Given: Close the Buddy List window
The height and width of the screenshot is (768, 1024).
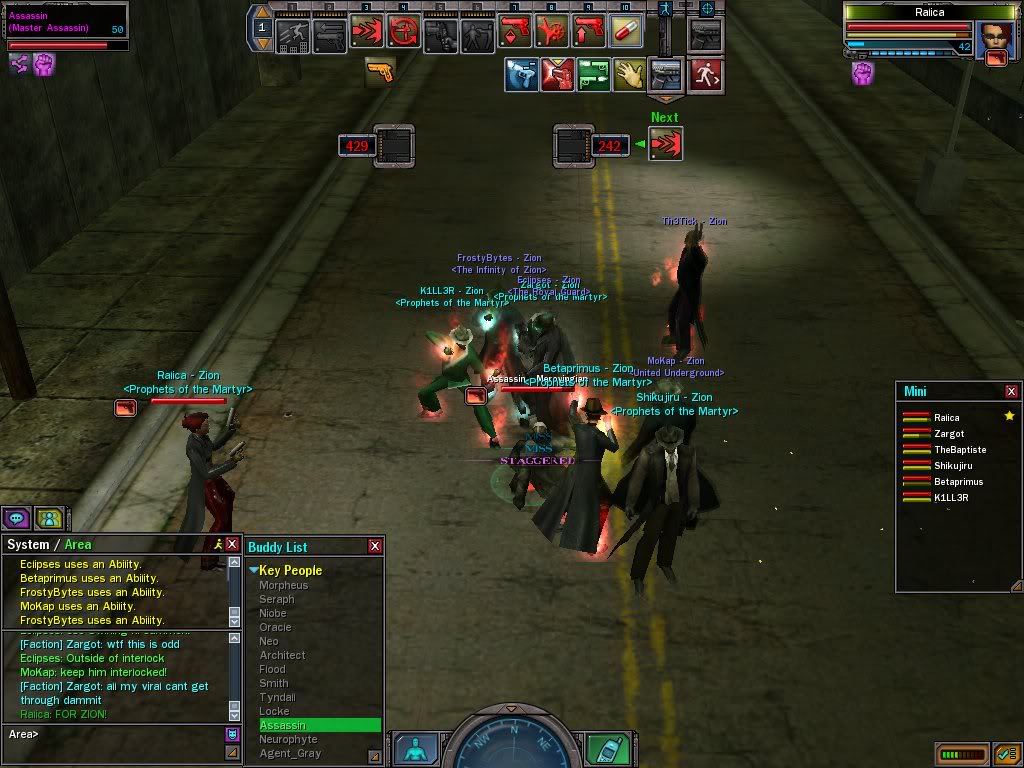Looking at the screenshot, I should coord(375,546).
